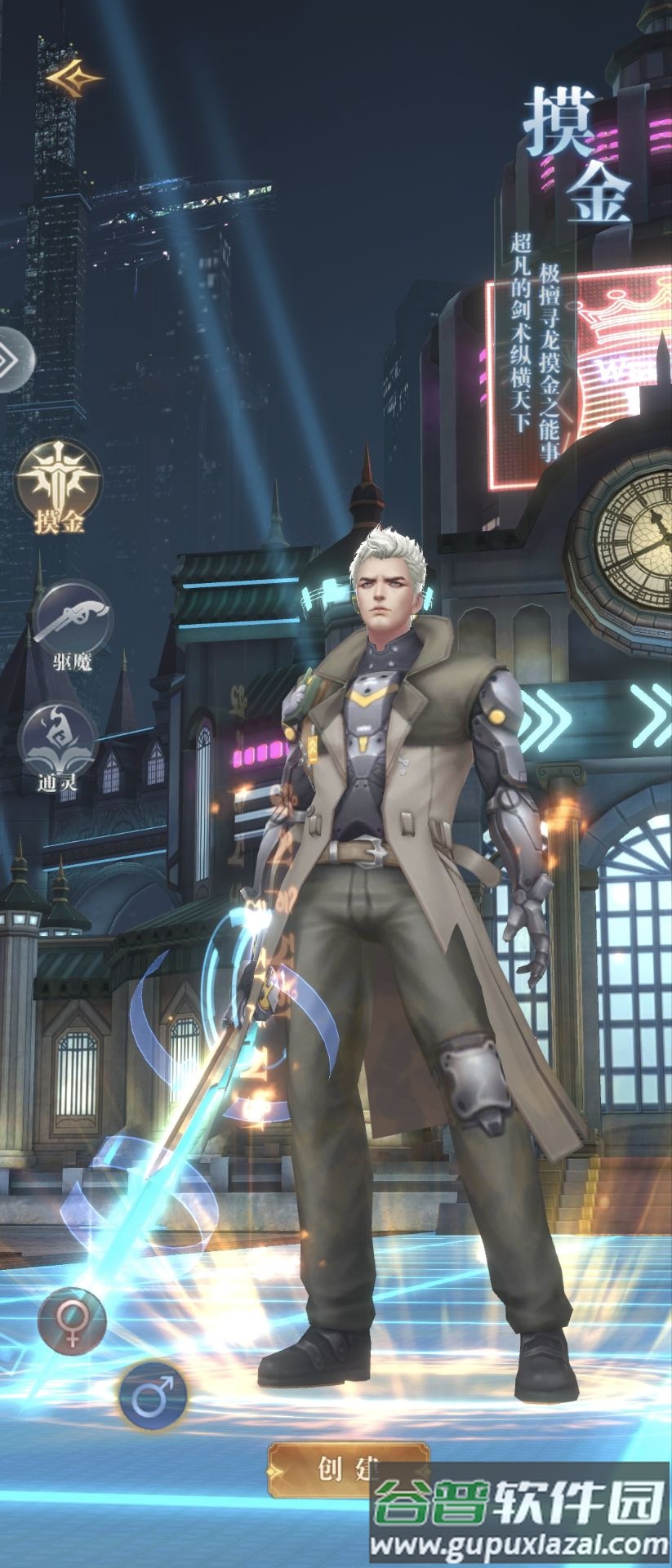The height and width of the screenshot is (1568, 672).
Task: Select the male gender icon
Action: coord(154,1396)
